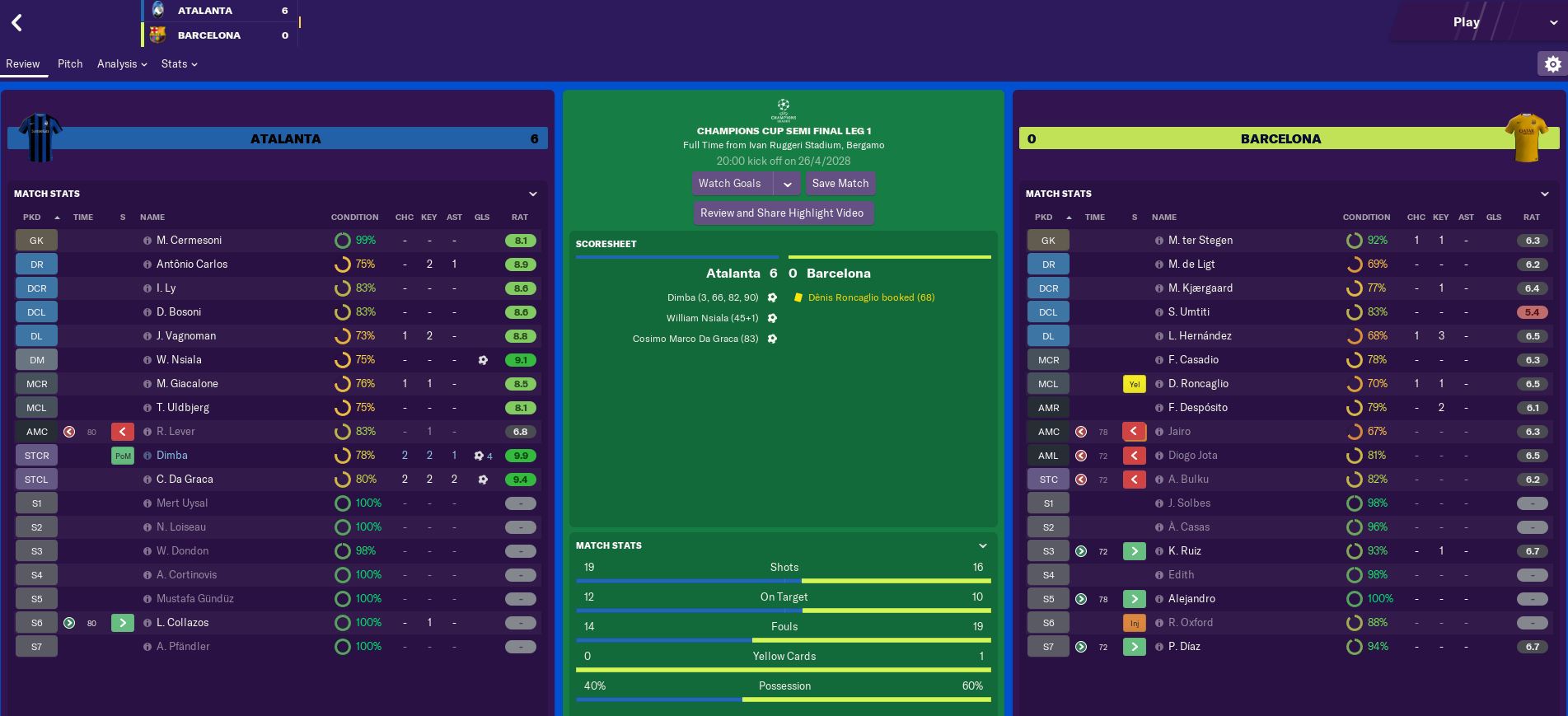Switch to the Pitch tab
Image resolution: width=1568 pixels, height=716 pixels.
click(x=70, y=63)
